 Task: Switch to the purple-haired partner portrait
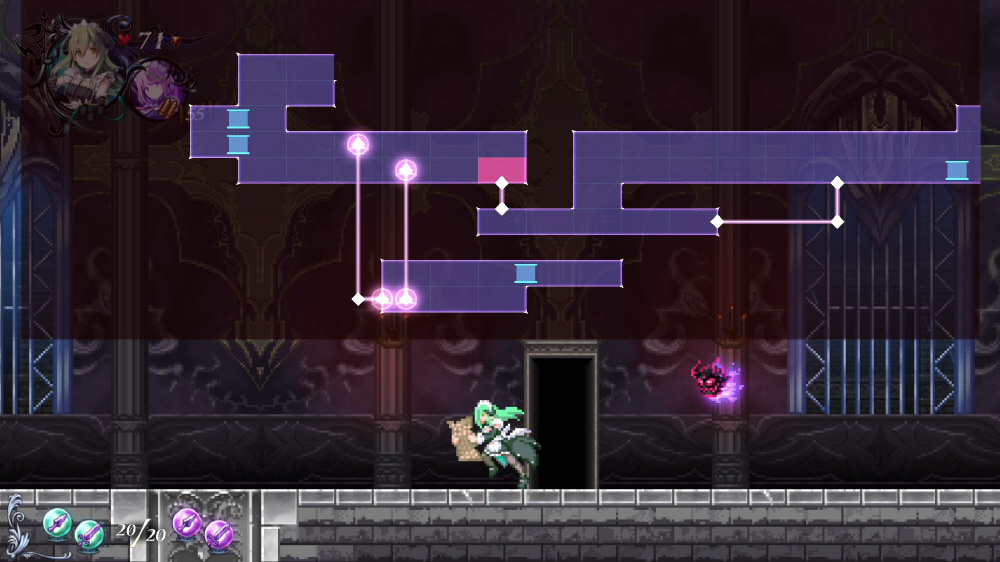pos(153,90)
